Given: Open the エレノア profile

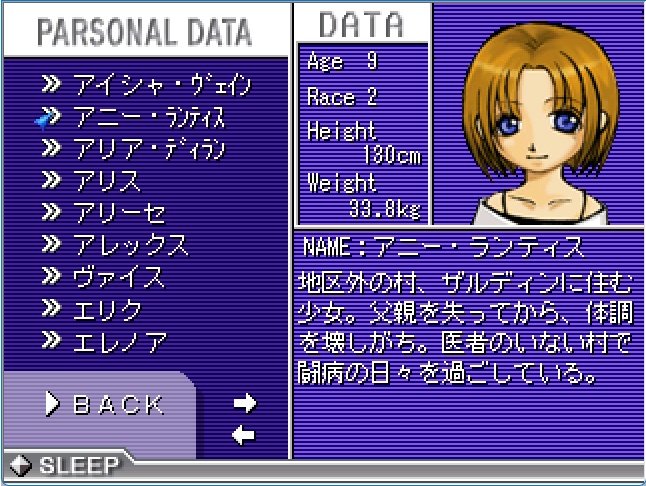Looking at the screenshot, I should click(x=120, y=341).
